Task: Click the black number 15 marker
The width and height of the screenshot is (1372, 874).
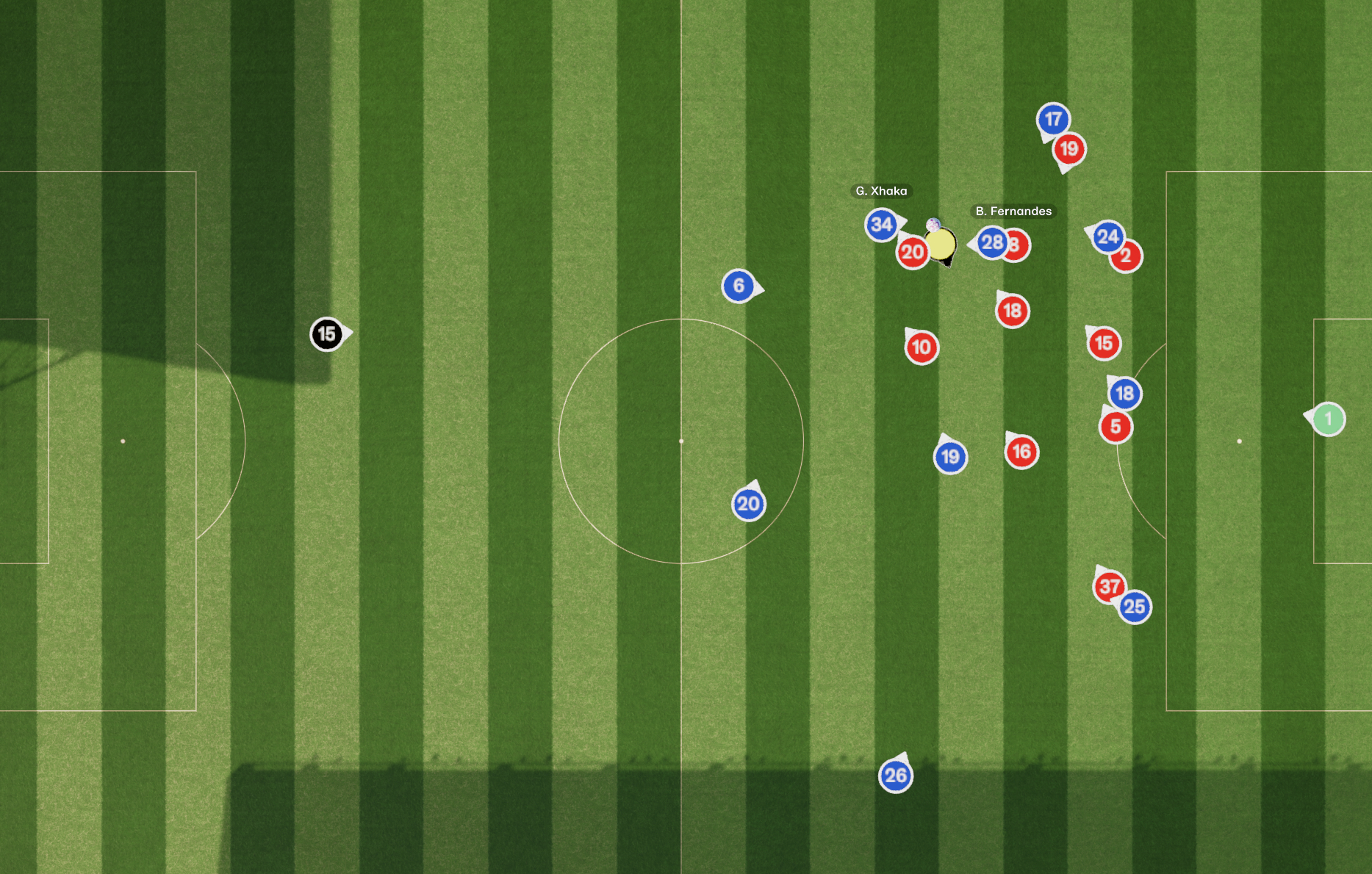Action: 326,334
